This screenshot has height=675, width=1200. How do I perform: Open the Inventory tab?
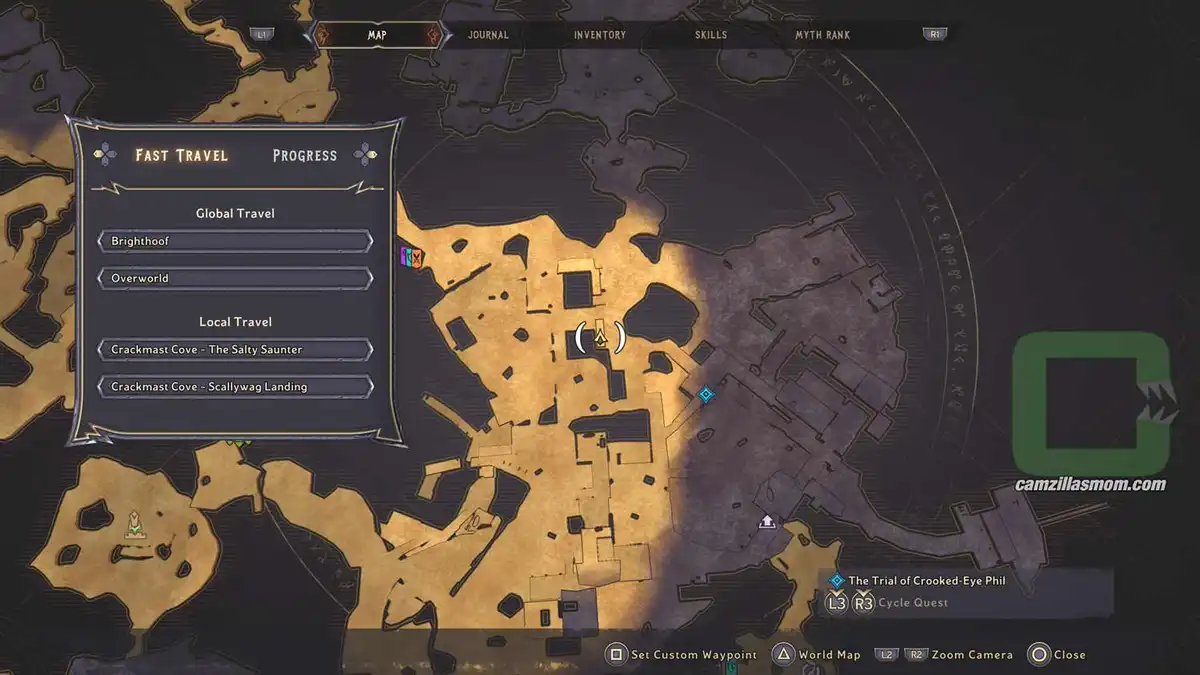tap(600, 35)
